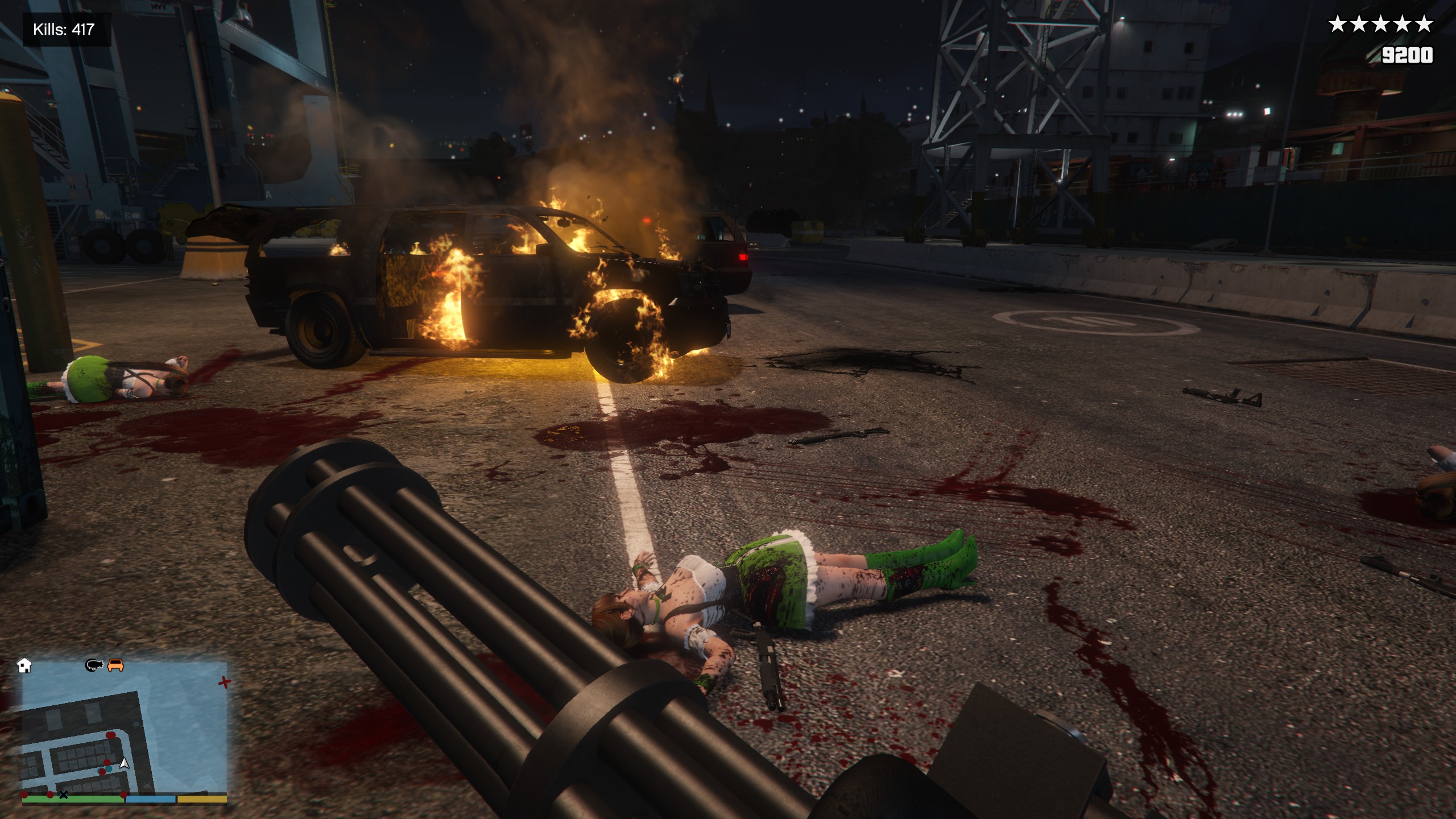Click the white player arrow on minimap
The width and height of the screenshot is (1456, 819).
(x=124, y=763)
